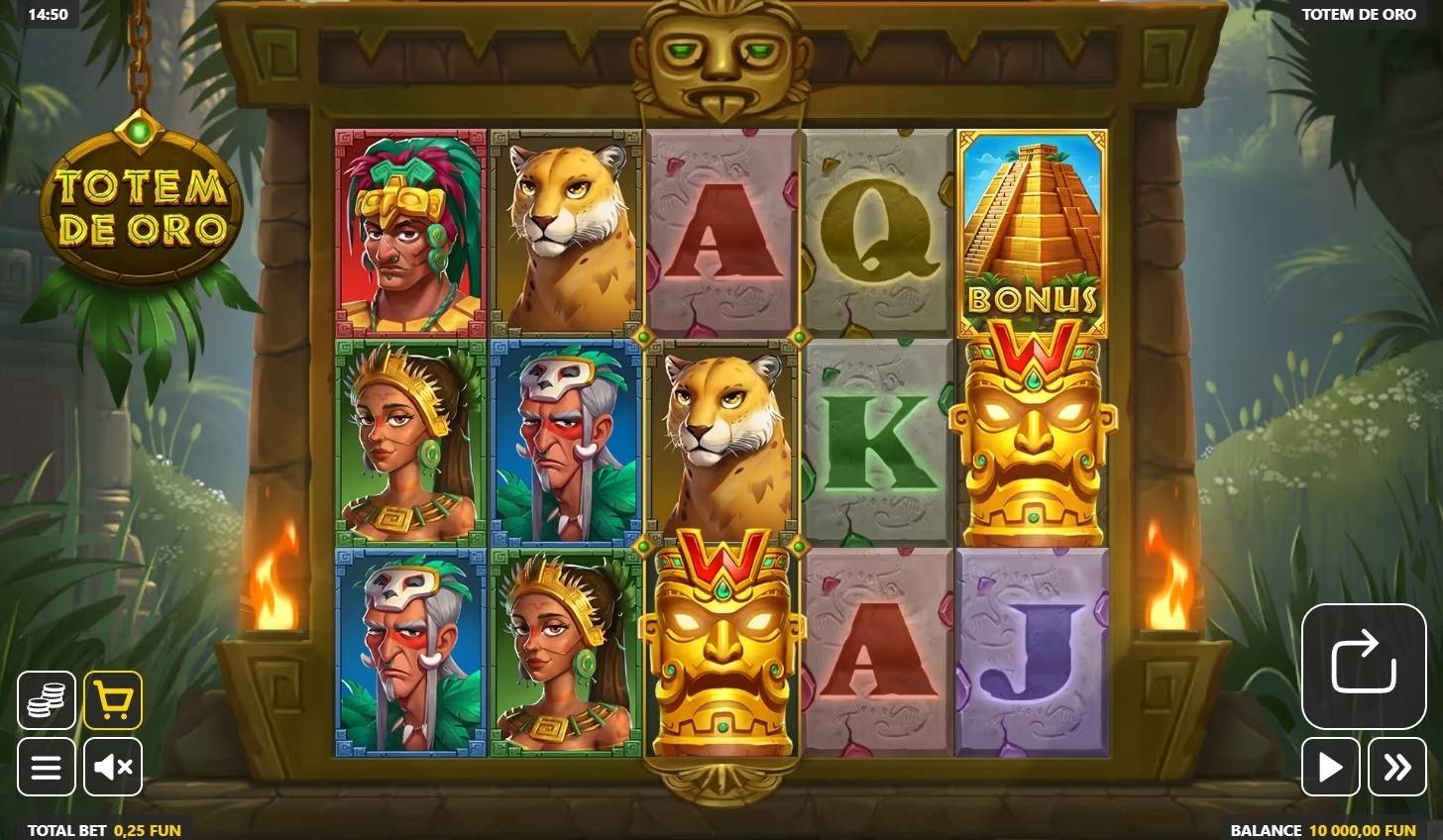Click the TOTEM DE ORO title at top right

(x=1359, y=14)
